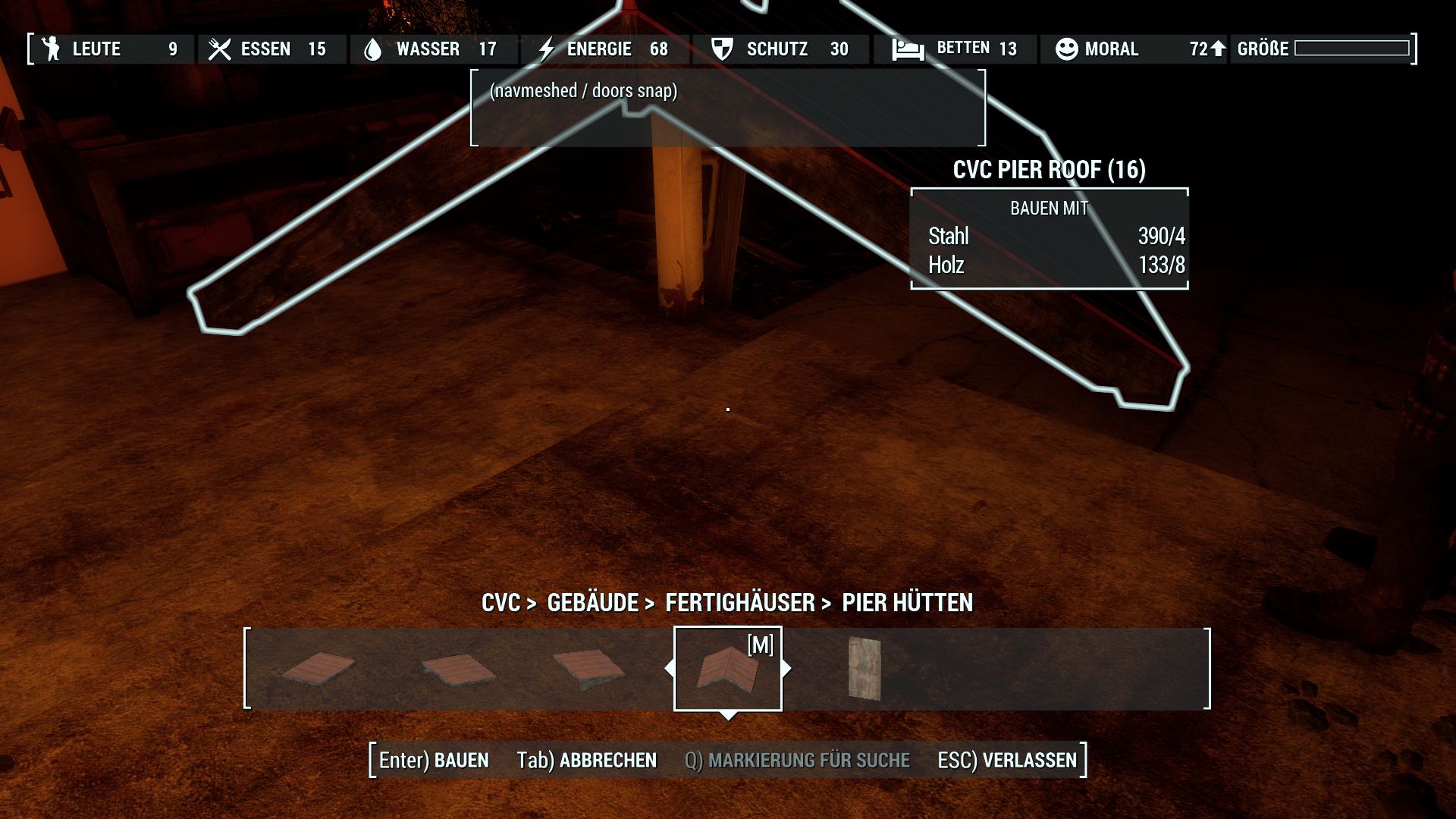Click the Leute person icon
Viewport: 1456px width, 819px height.
click(50, 49)
